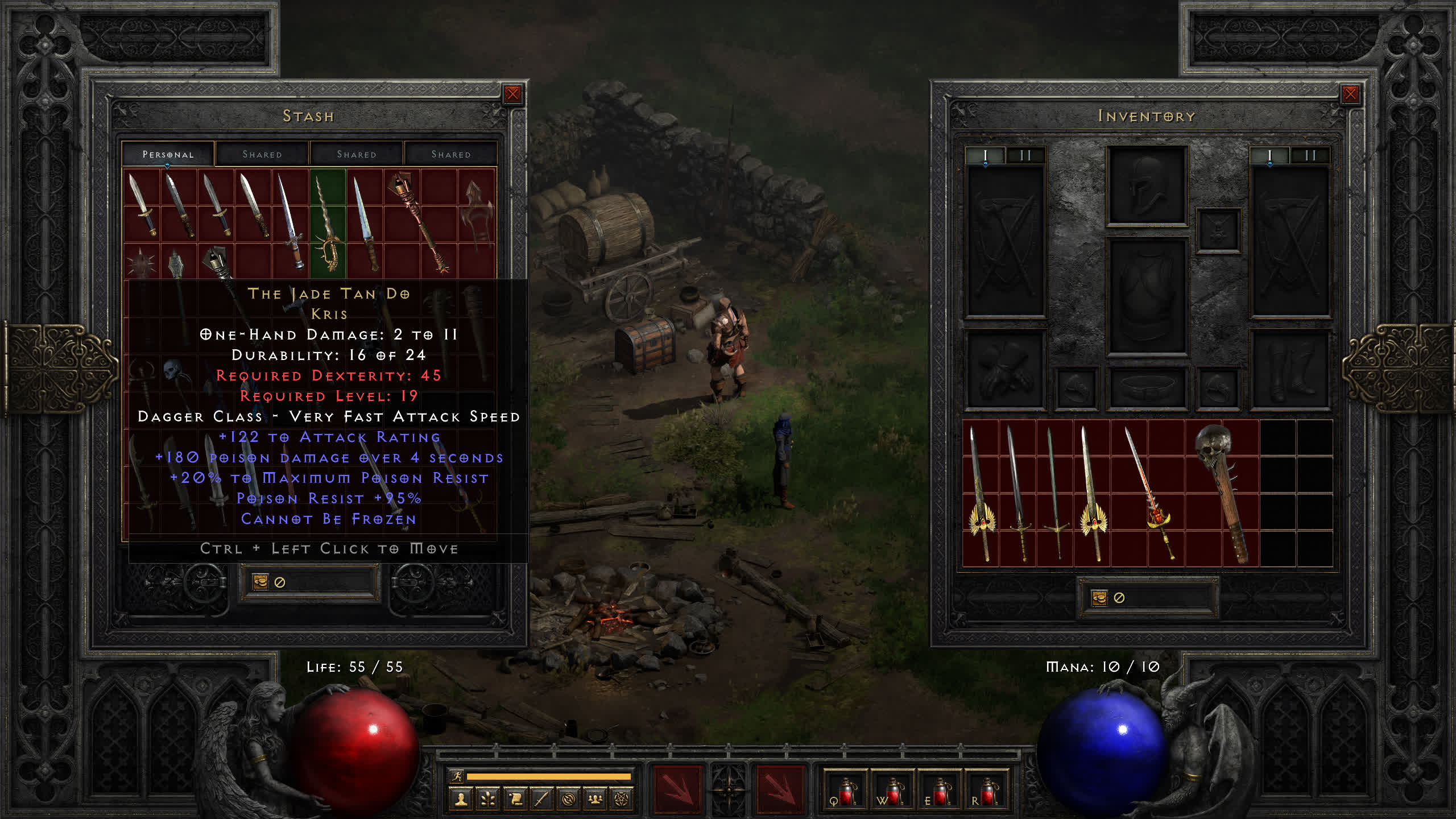Select the skull-headed club in inventory
Screen dimensions: 1456x819
(x=1223, y=492)
